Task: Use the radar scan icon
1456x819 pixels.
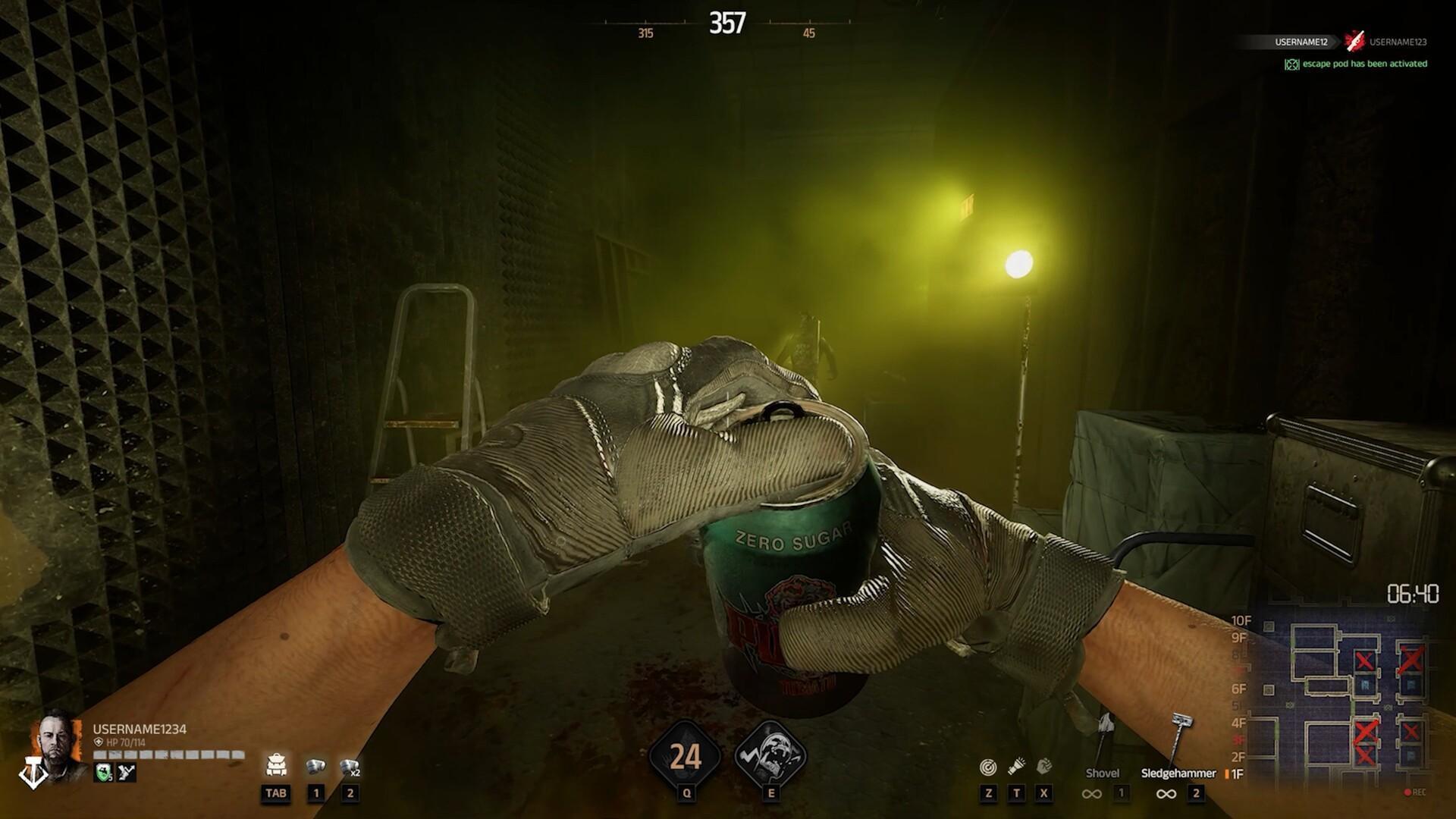Action: tap(988, 767)
